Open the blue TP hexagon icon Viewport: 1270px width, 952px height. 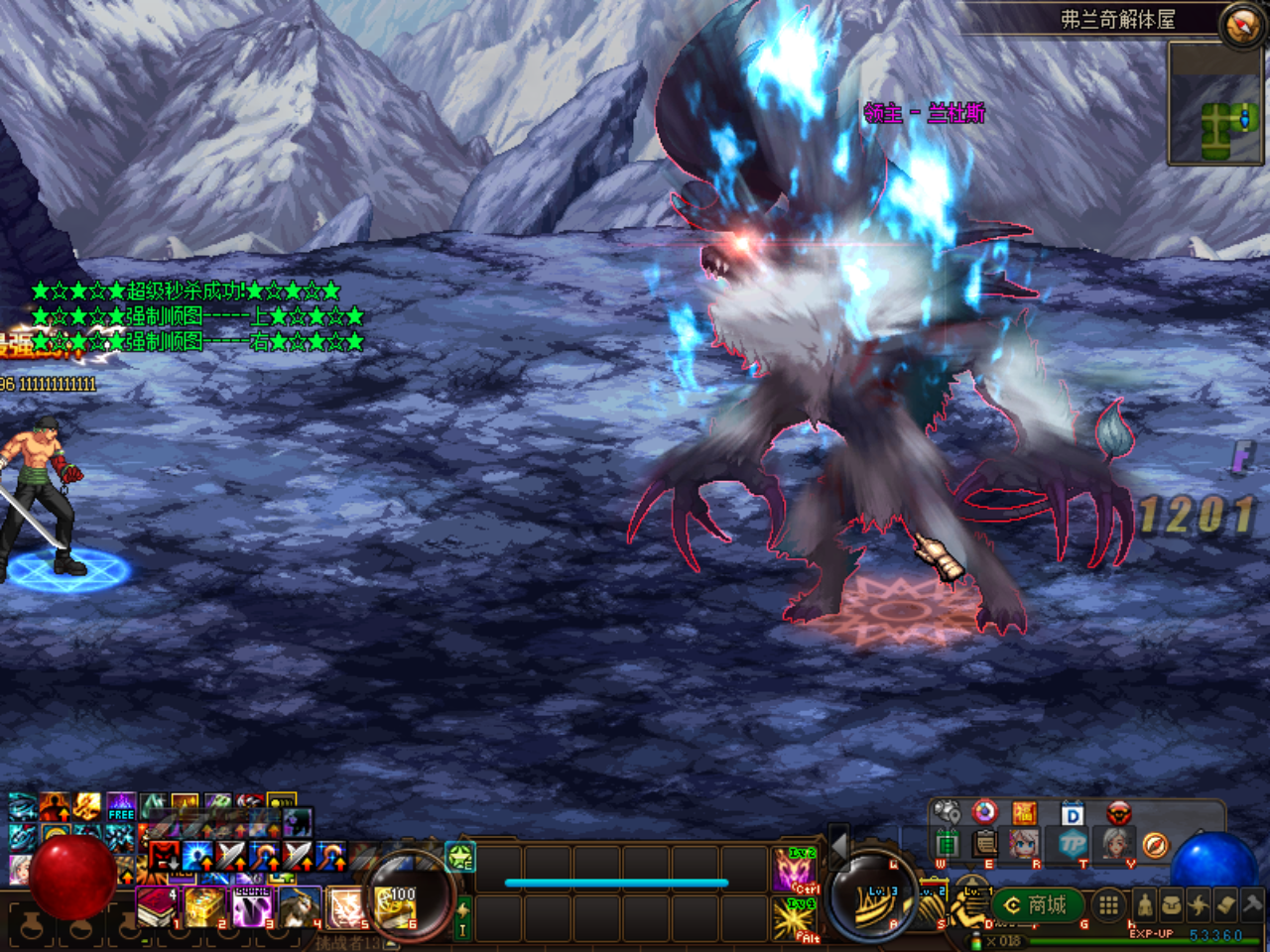(x=1072, y=845)
